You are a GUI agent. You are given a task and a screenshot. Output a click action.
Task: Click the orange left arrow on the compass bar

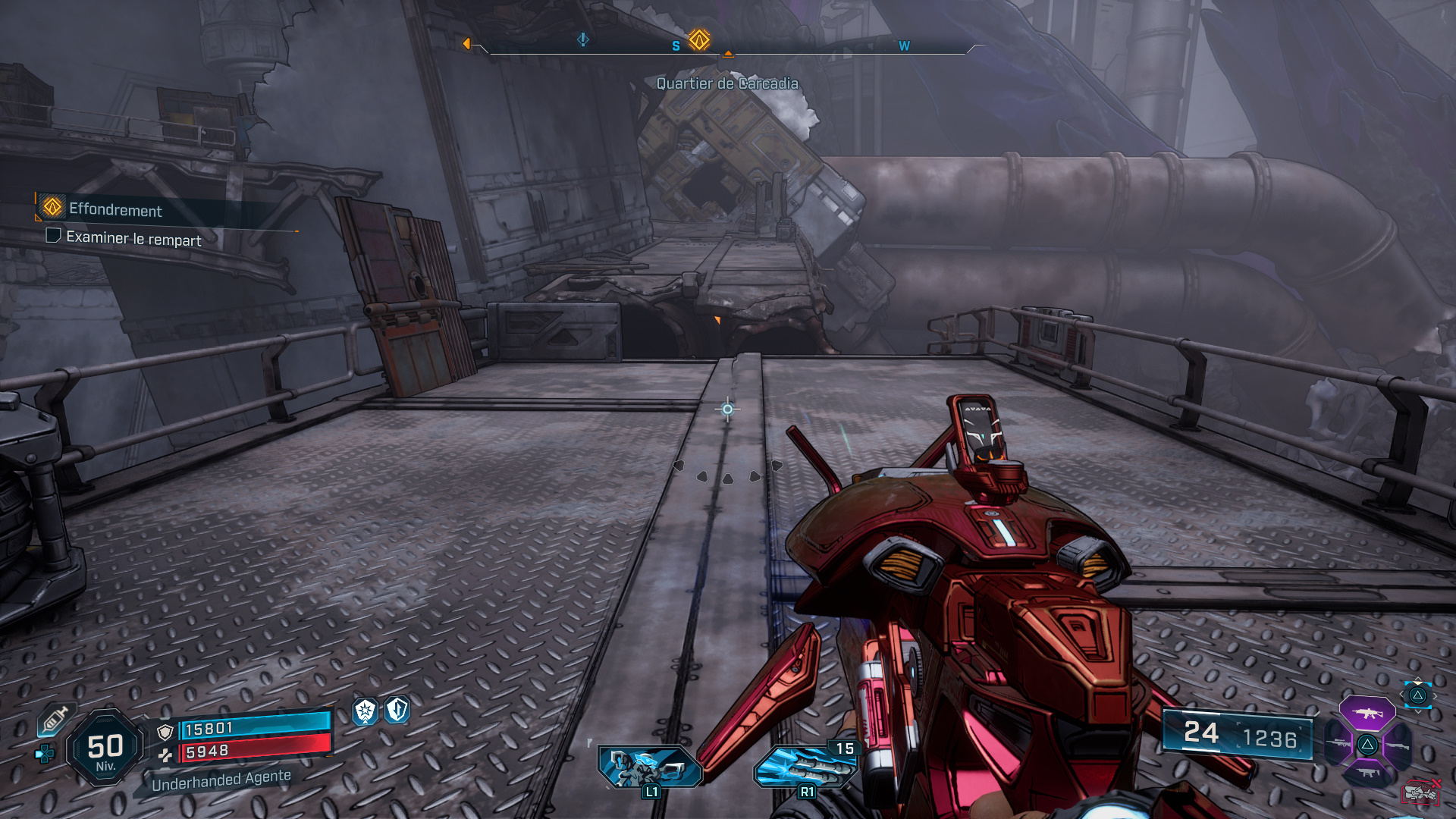(x=468, y=43)
